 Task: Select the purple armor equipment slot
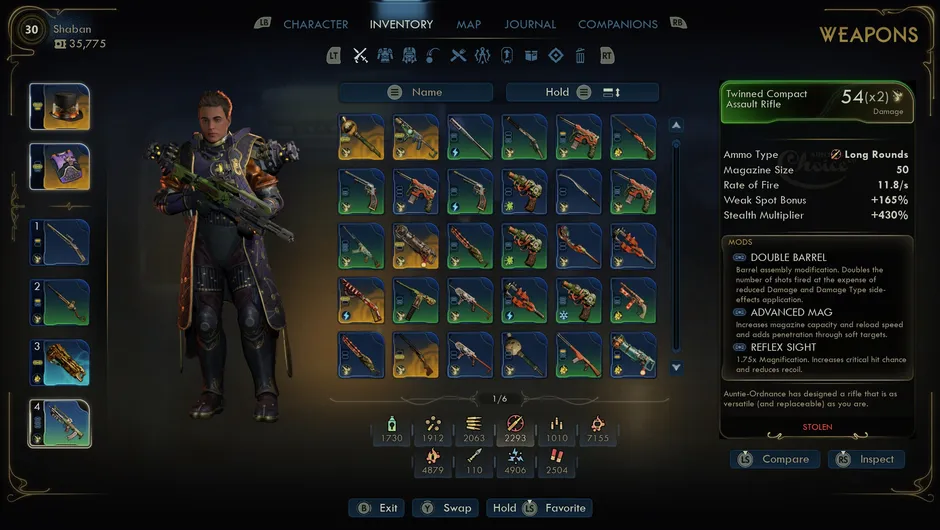(x=60, y=167)
